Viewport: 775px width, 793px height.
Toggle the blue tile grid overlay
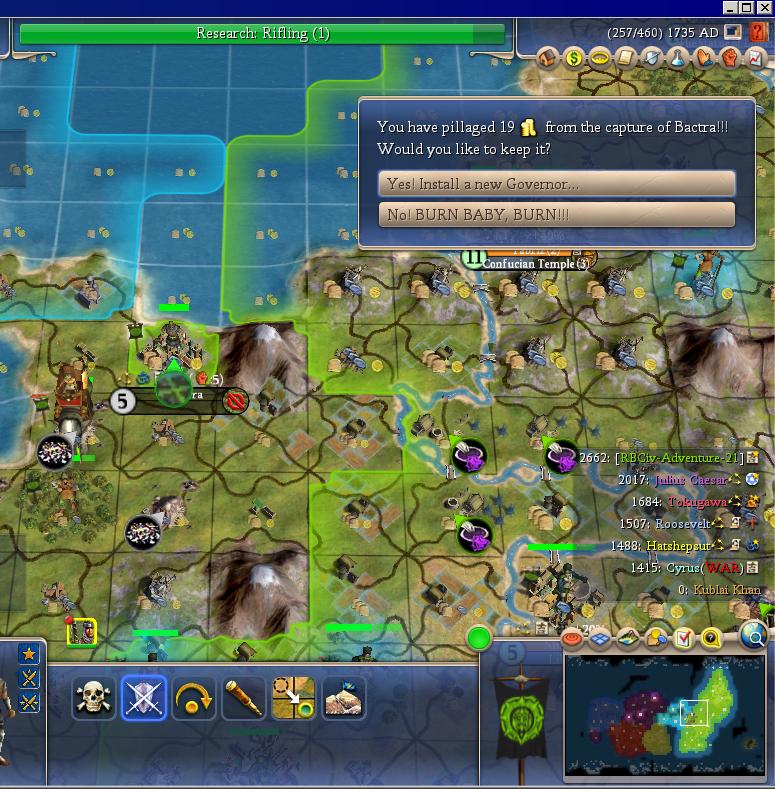point(600,637)
